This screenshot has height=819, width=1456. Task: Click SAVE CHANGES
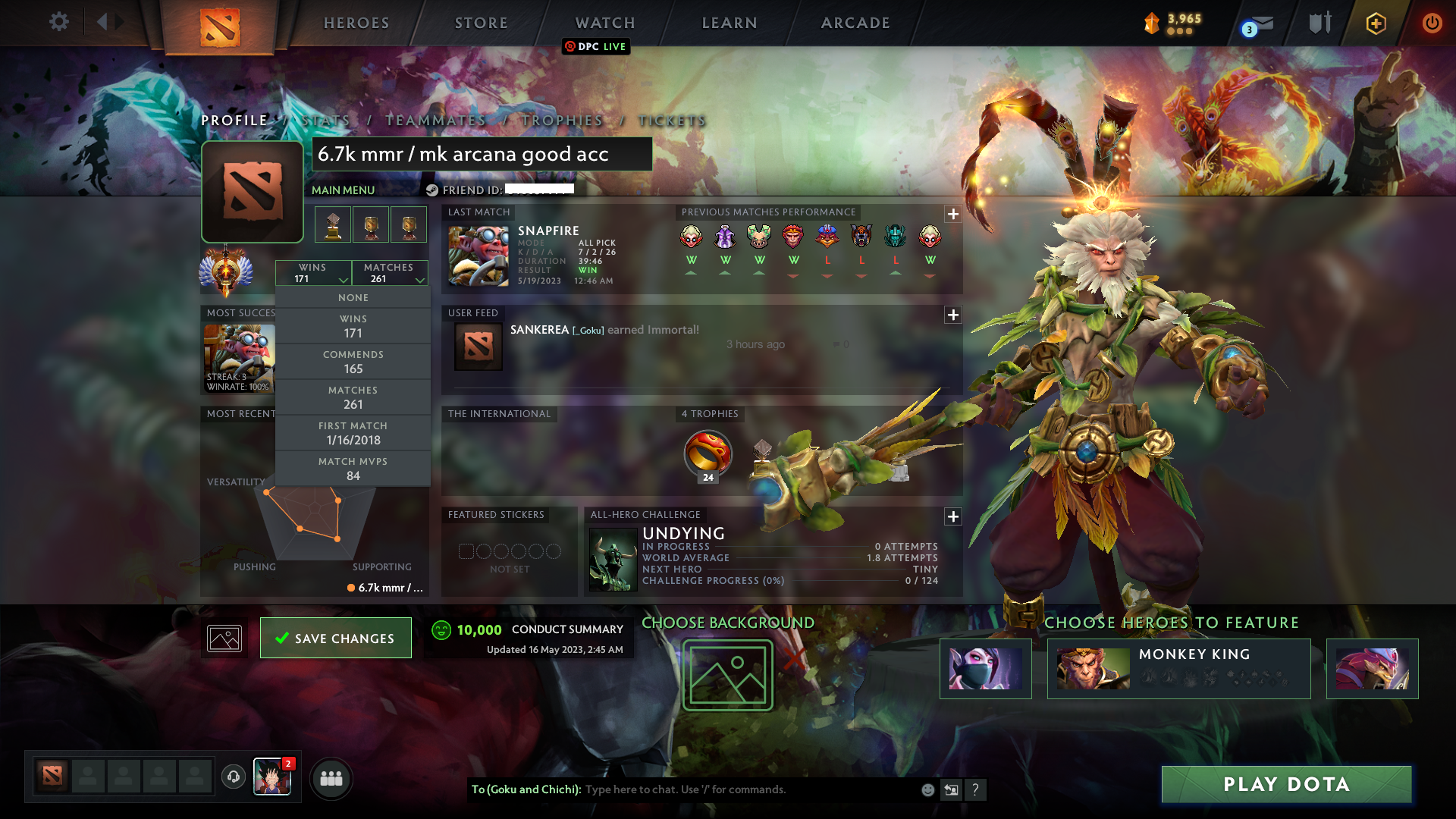point(335,638)
